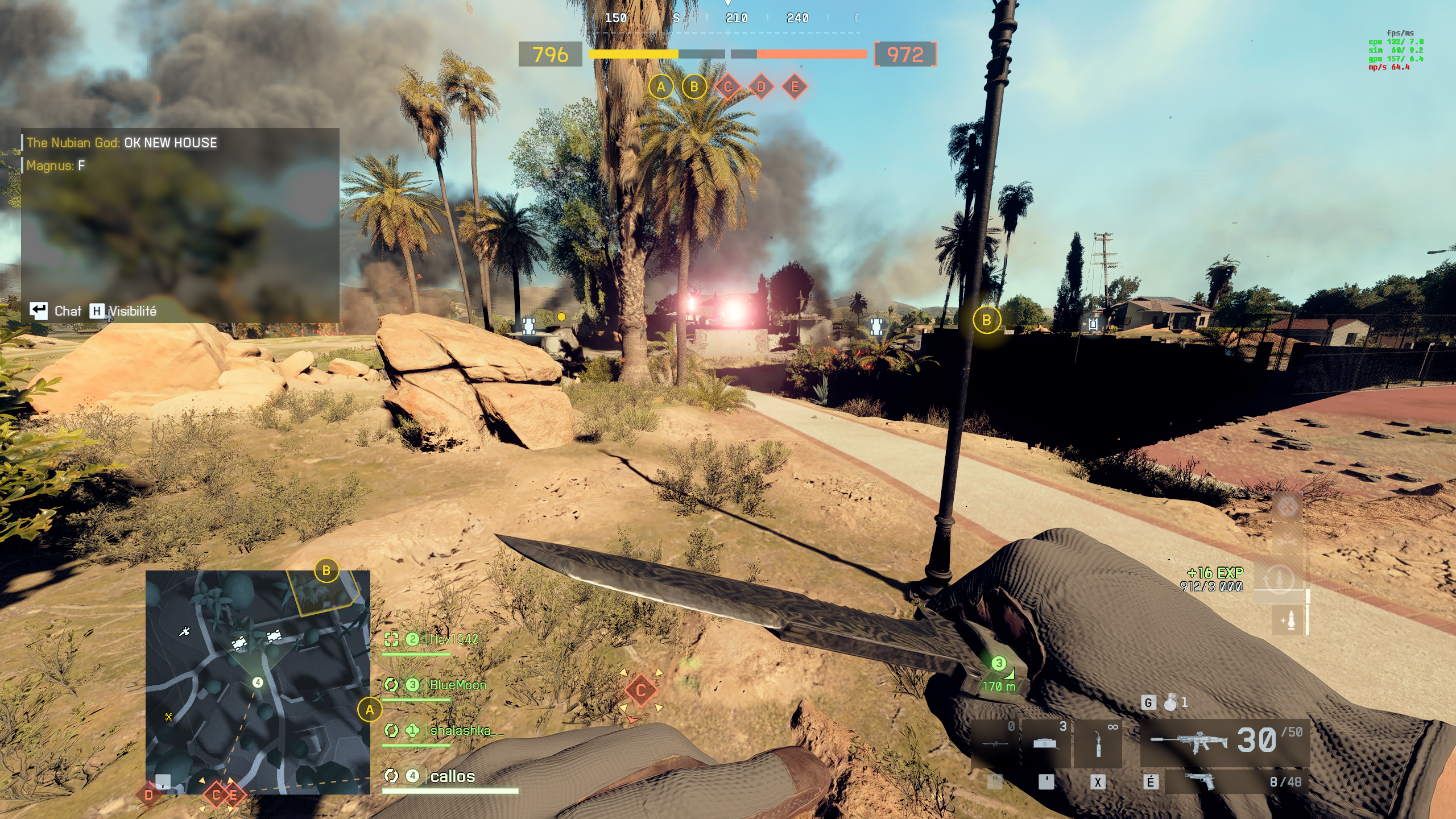Select the frag grenade icon
Viewport: 1456px width, 819px height.
pyautogui.click(x=1170, y=703)
